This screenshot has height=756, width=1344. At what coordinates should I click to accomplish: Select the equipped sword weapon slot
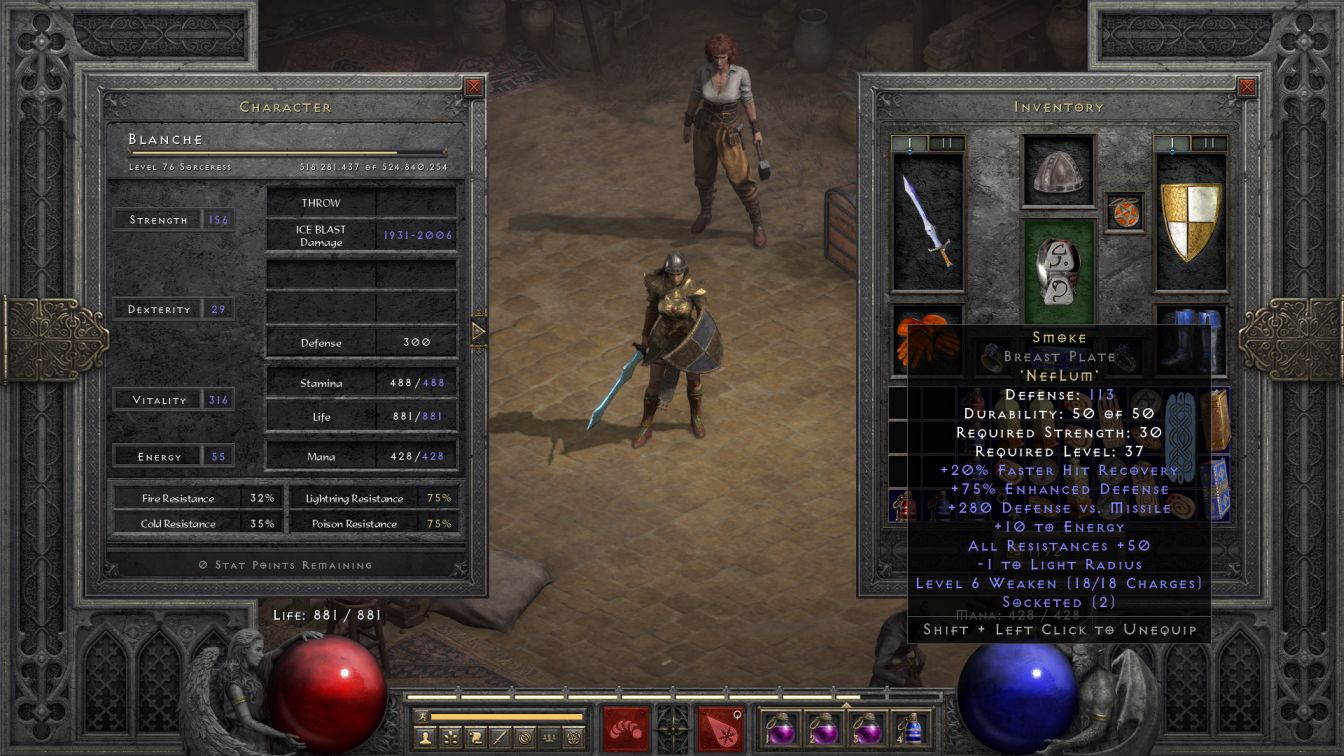point(928,221)
